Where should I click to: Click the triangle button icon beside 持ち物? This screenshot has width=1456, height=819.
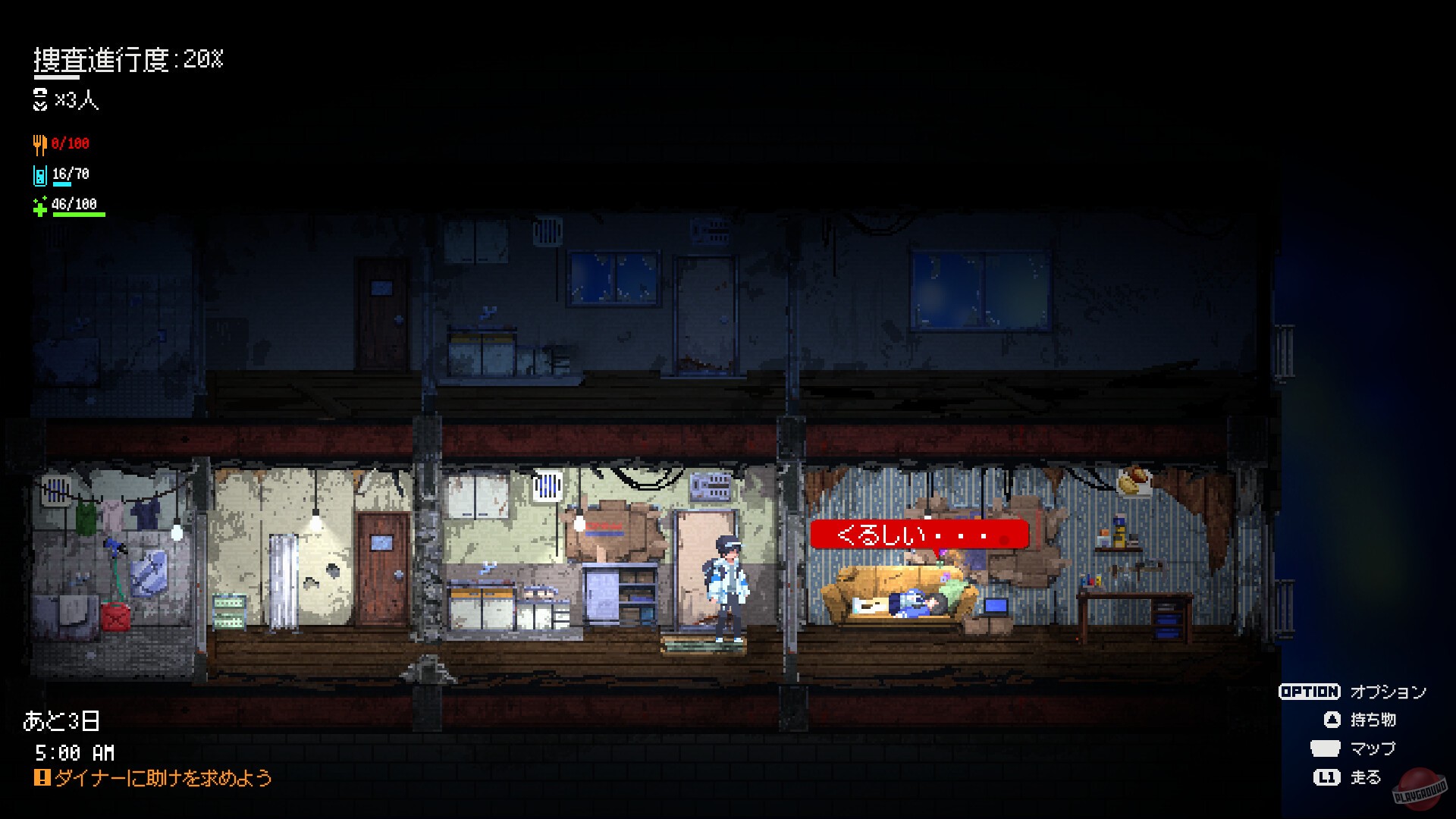(1331, 720)
